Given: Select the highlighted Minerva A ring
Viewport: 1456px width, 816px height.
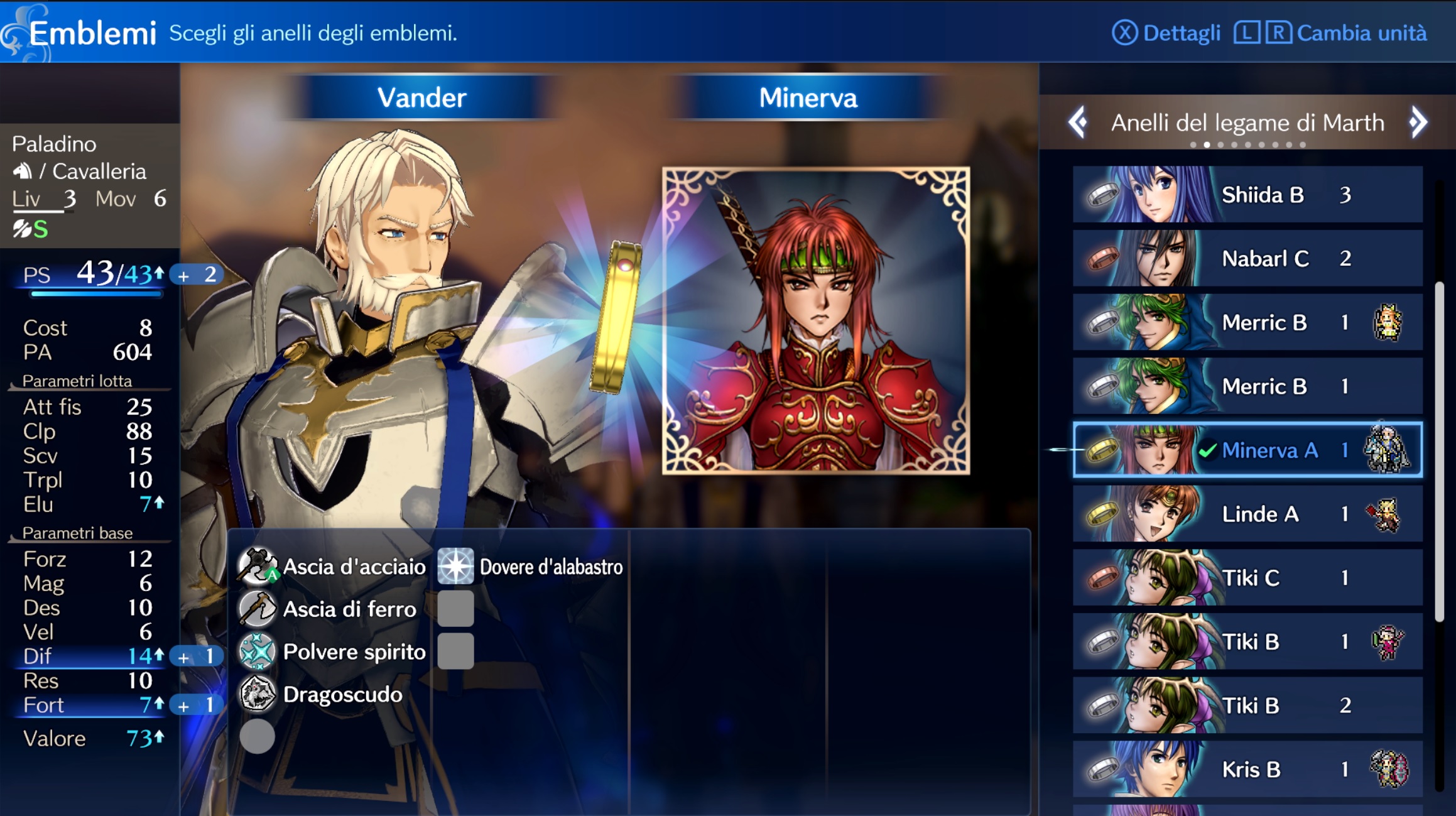Looking at the screenshot, I should click(x=1247, y=450).
